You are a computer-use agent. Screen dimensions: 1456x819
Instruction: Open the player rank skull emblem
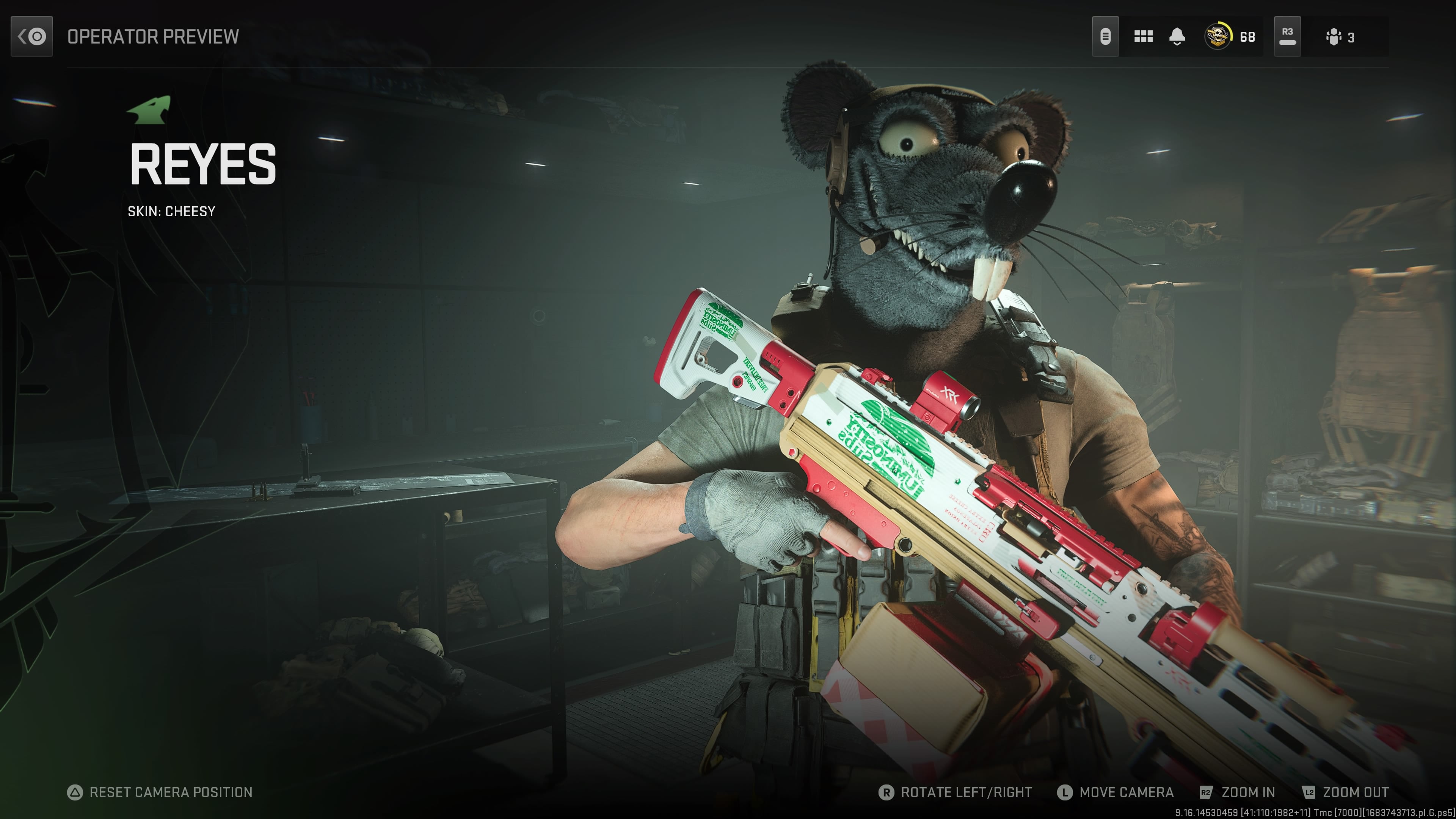click(x=1218, y=37)
